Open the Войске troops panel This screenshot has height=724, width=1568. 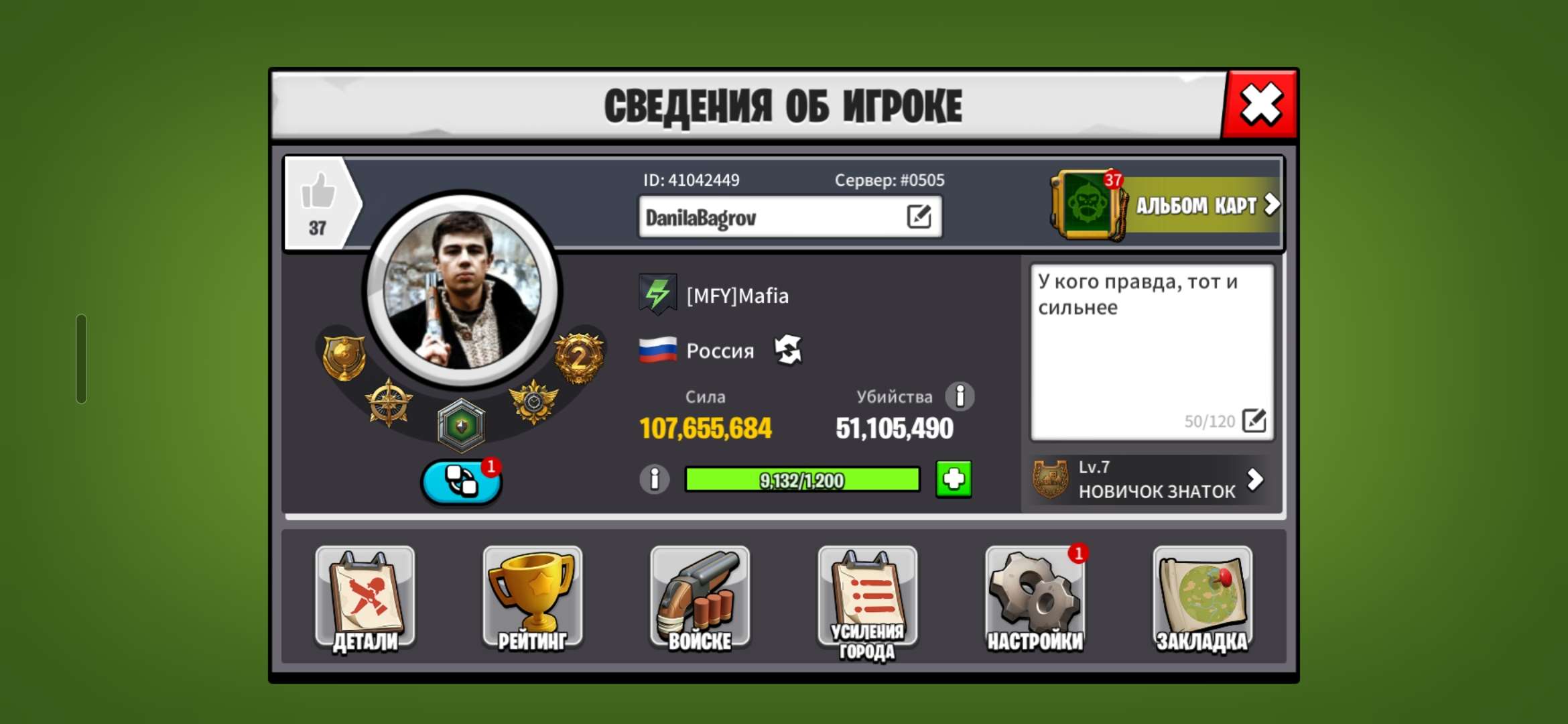[x=700, y=597]
